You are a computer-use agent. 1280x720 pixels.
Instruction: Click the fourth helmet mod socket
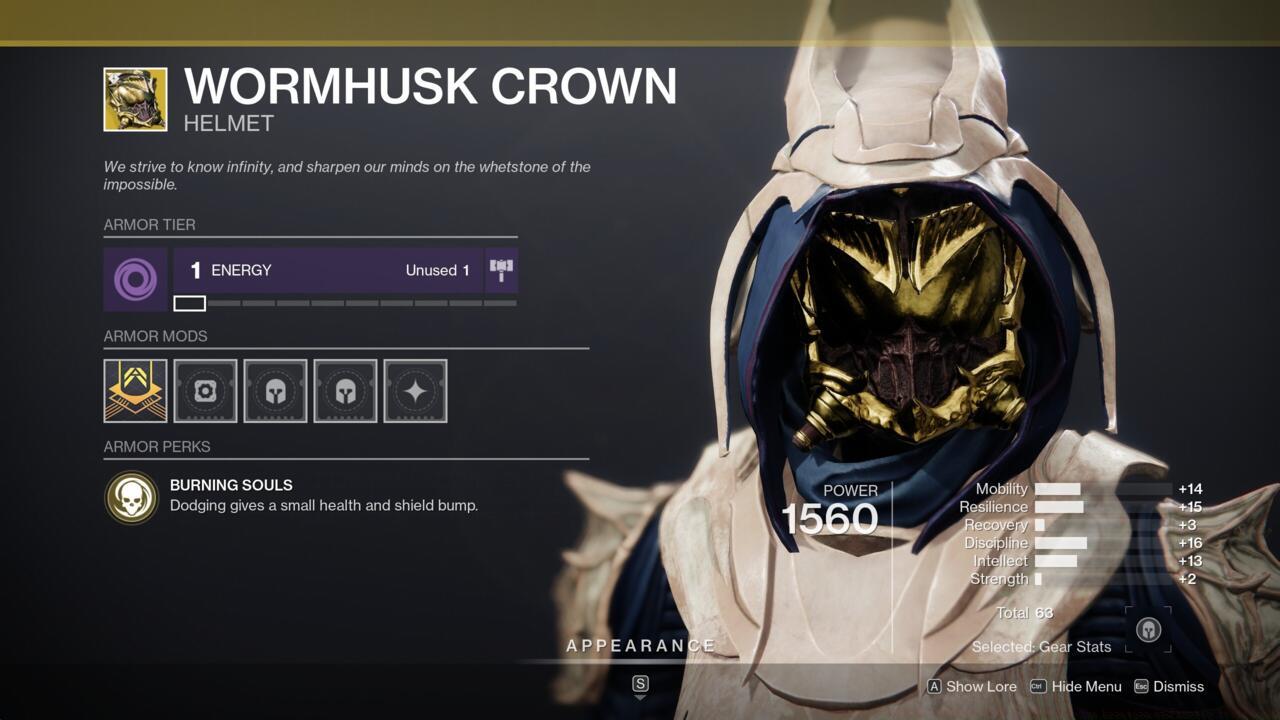[x=345, y=391]
